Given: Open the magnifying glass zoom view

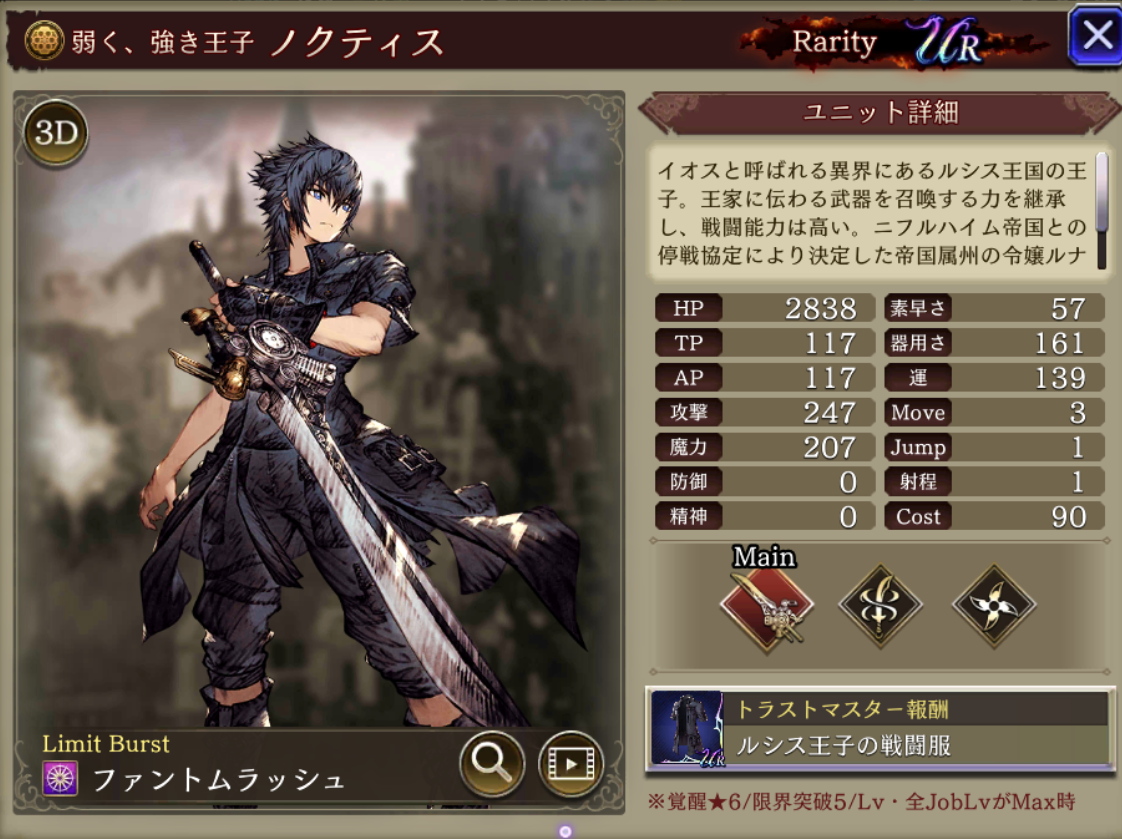Looking at the screenshot, I should tap(492, 763).
